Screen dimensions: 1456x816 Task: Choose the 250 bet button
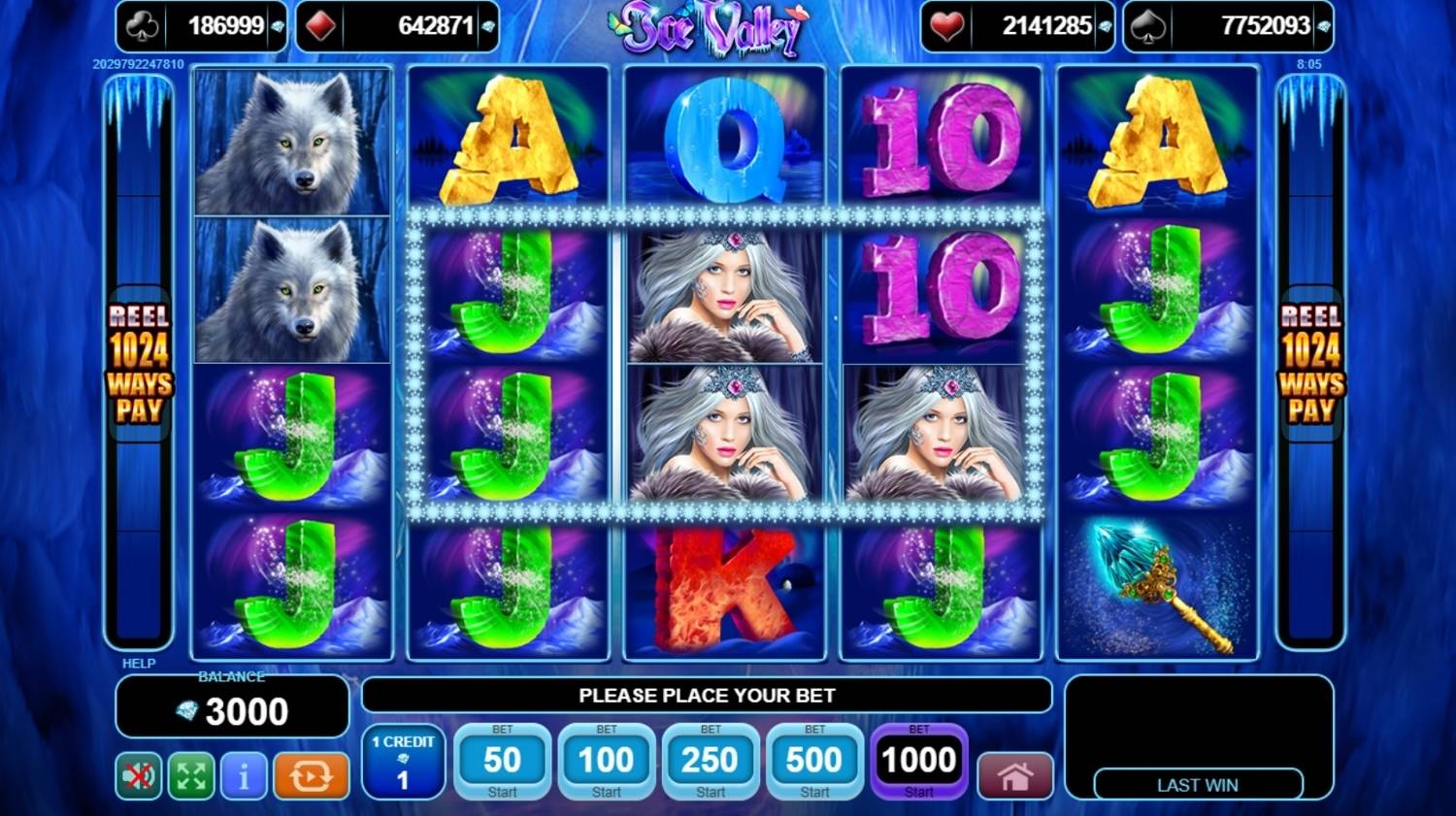[x=711, y=762]
